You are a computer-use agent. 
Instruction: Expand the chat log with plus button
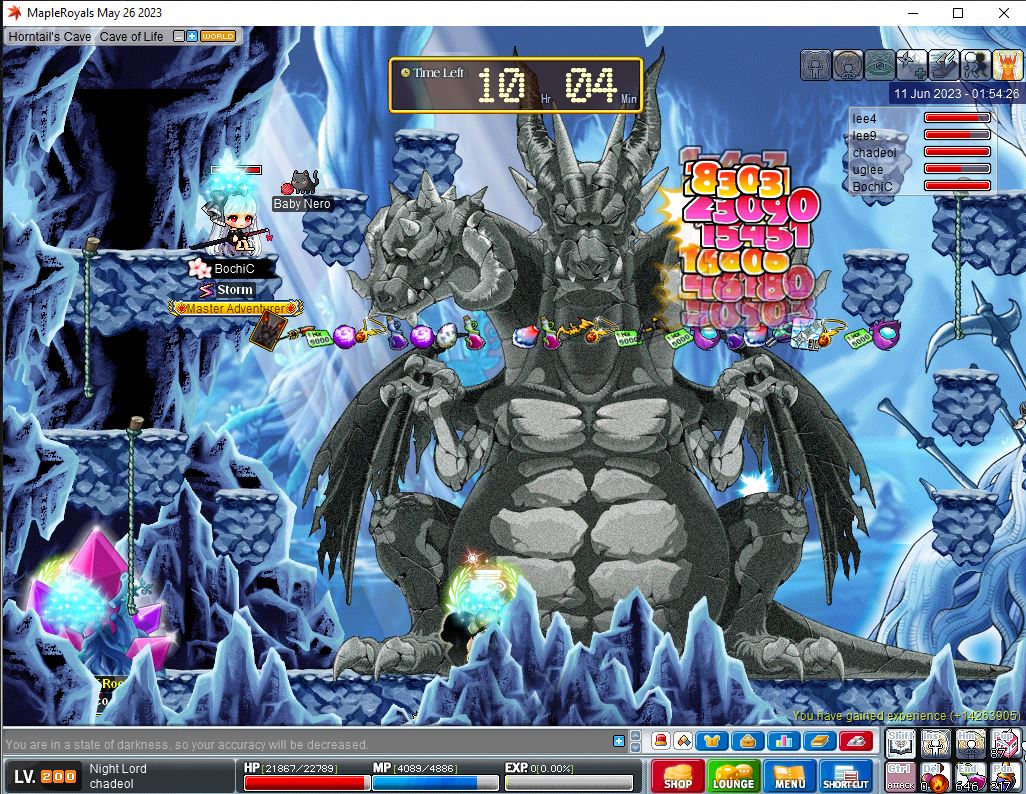pyautogui.click(x=619, y=741)
